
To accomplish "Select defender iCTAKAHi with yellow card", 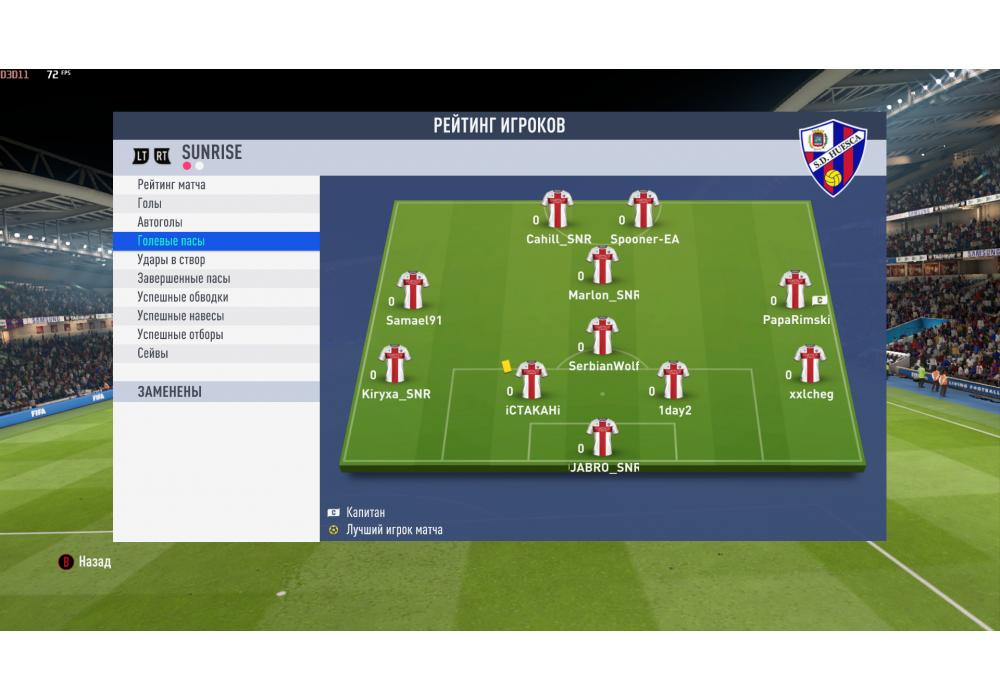I will pyautogui.click(x=531, y=382).
